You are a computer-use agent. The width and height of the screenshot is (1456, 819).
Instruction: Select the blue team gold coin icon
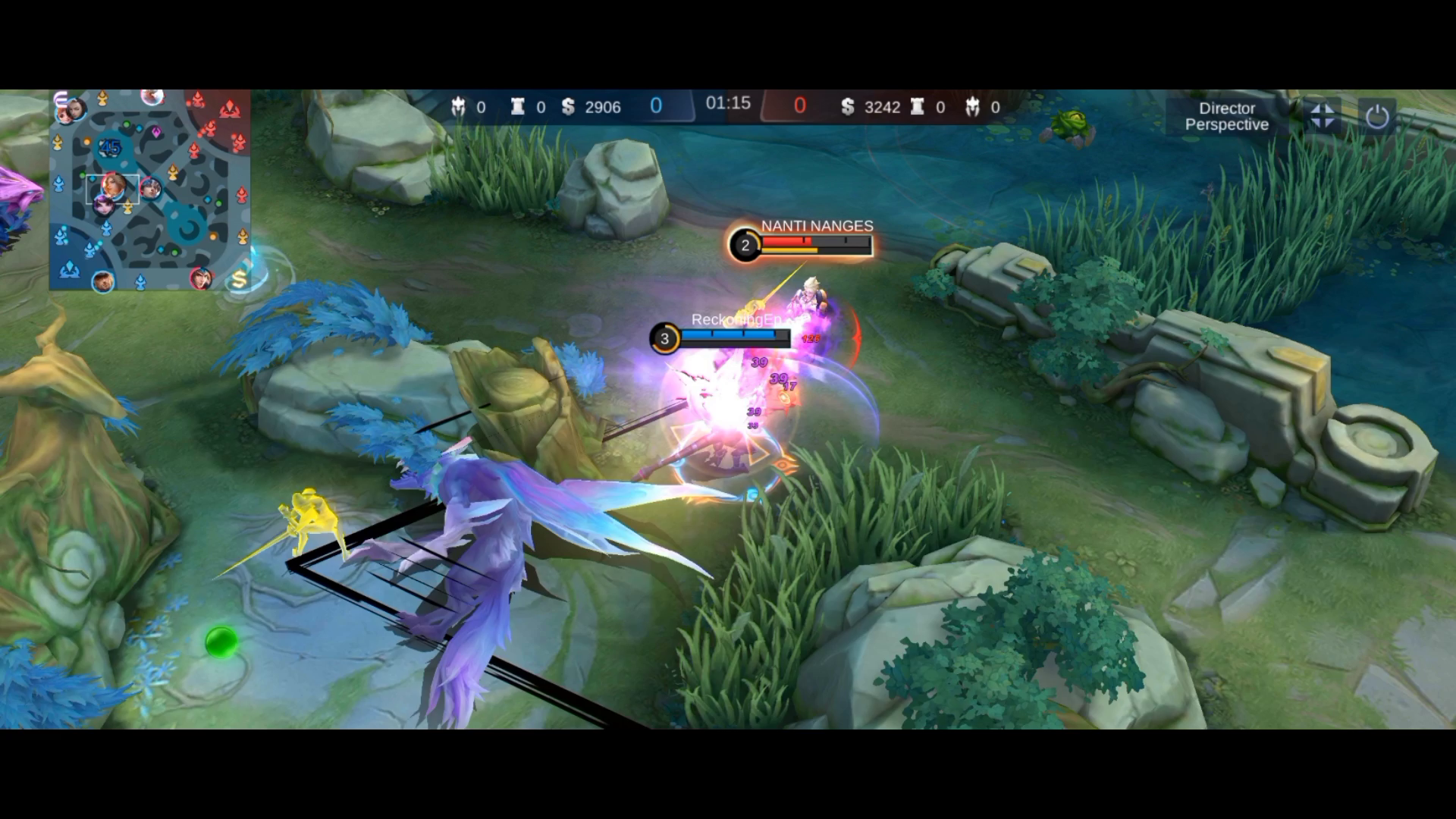click(x=567, y=106)
